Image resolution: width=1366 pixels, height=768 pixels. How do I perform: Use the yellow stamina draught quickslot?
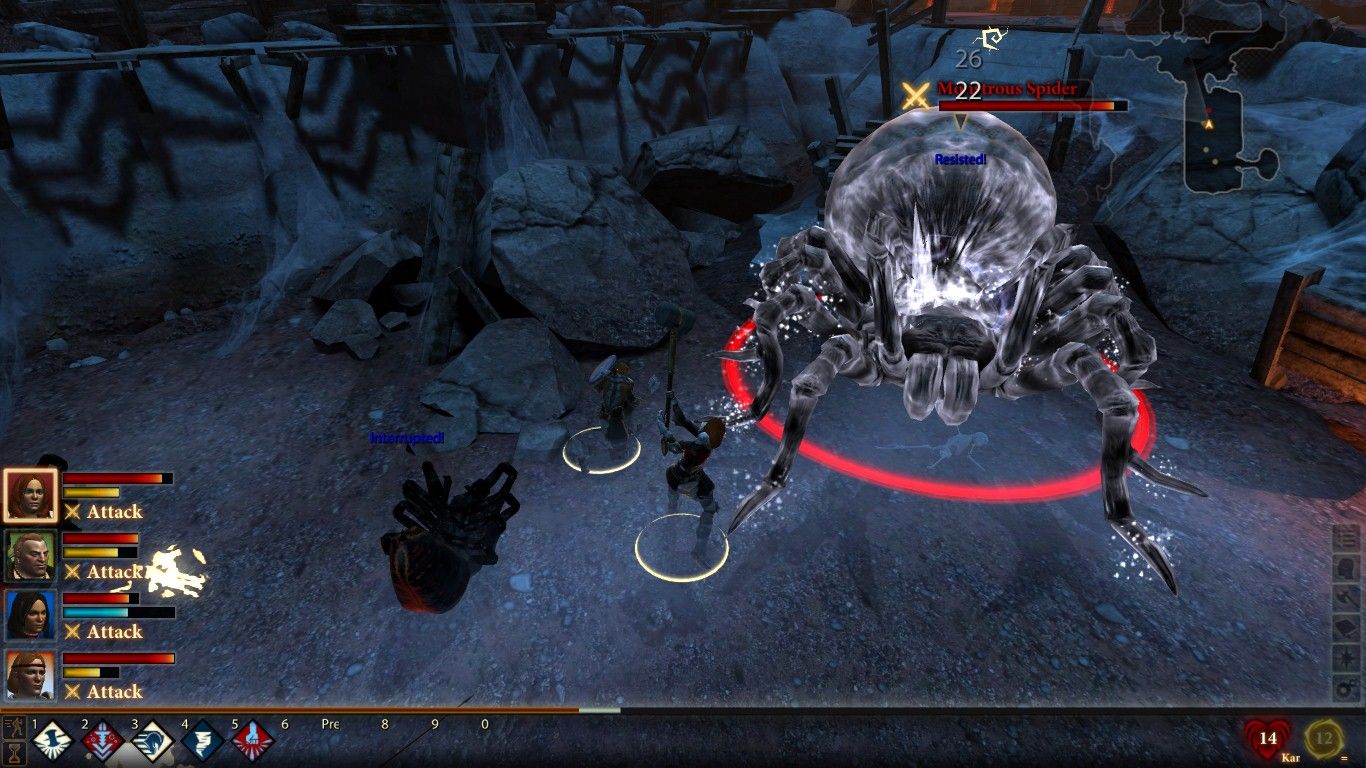click(1324, 740)
